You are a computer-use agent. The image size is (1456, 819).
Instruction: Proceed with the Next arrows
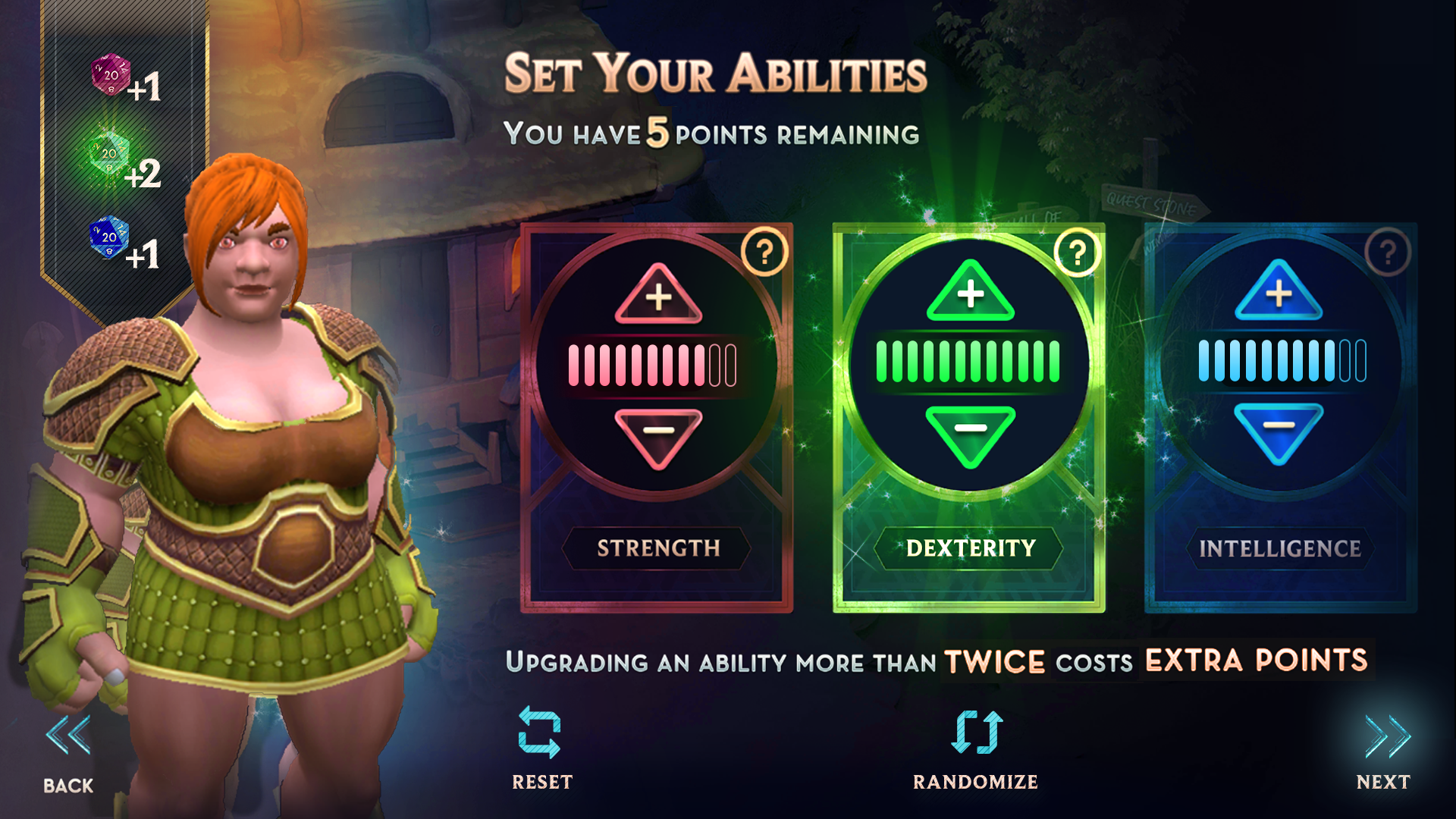coord(1389,736)
